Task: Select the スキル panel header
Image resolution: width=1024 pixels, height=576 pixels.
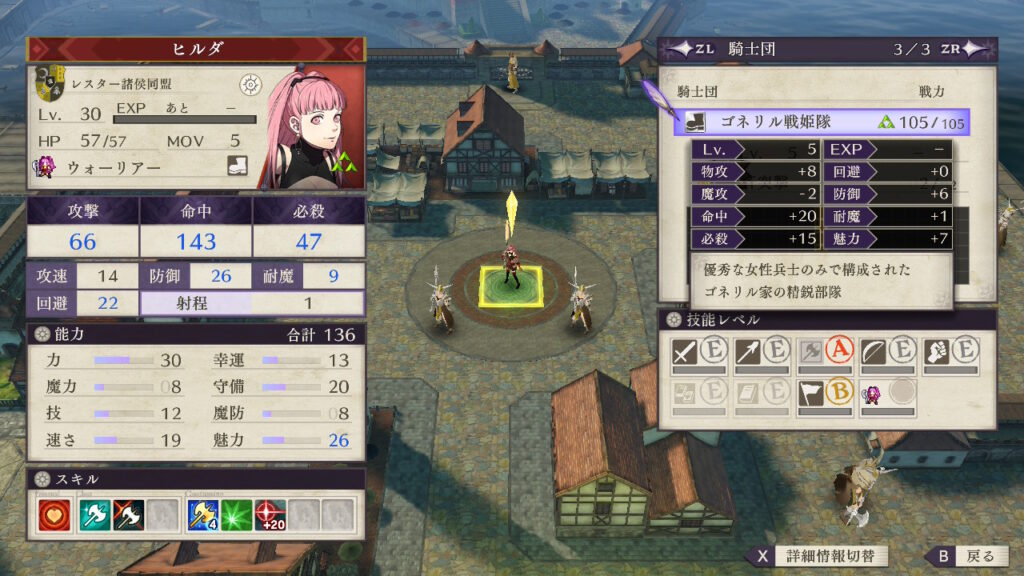Action: tap(195, 480)
